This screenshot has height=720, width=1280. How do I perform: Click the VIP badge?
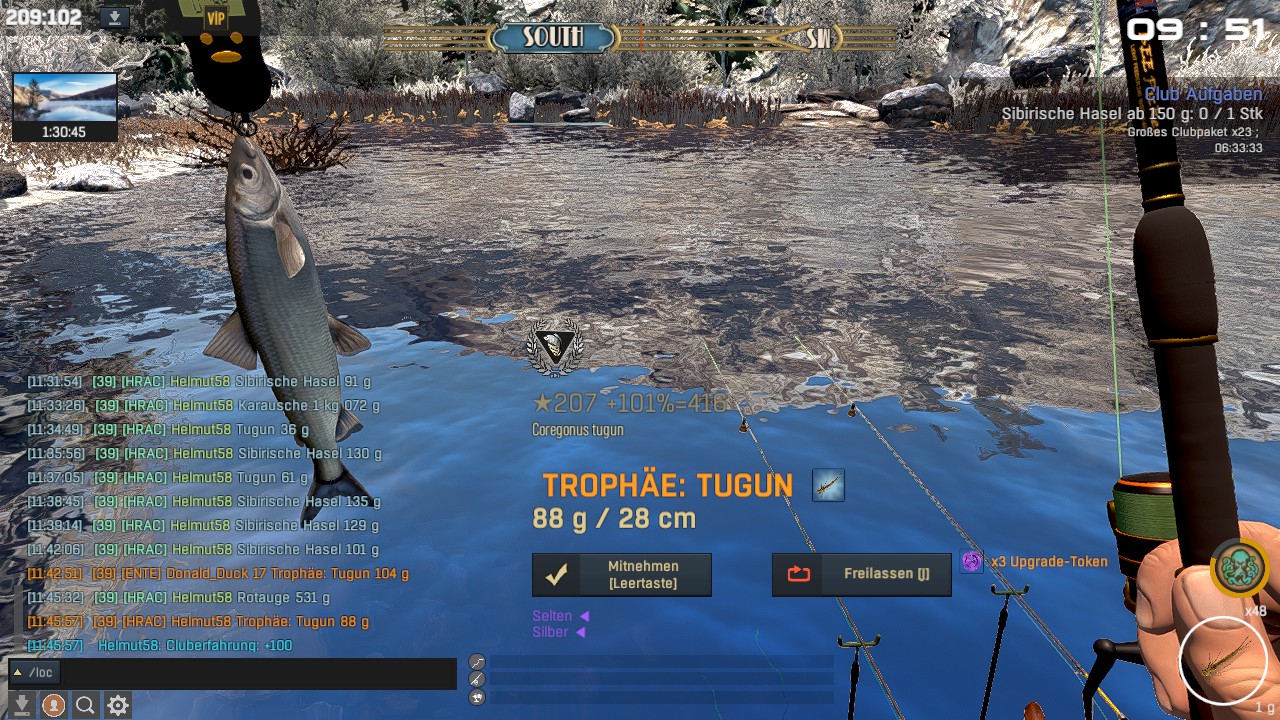[216, 18]
